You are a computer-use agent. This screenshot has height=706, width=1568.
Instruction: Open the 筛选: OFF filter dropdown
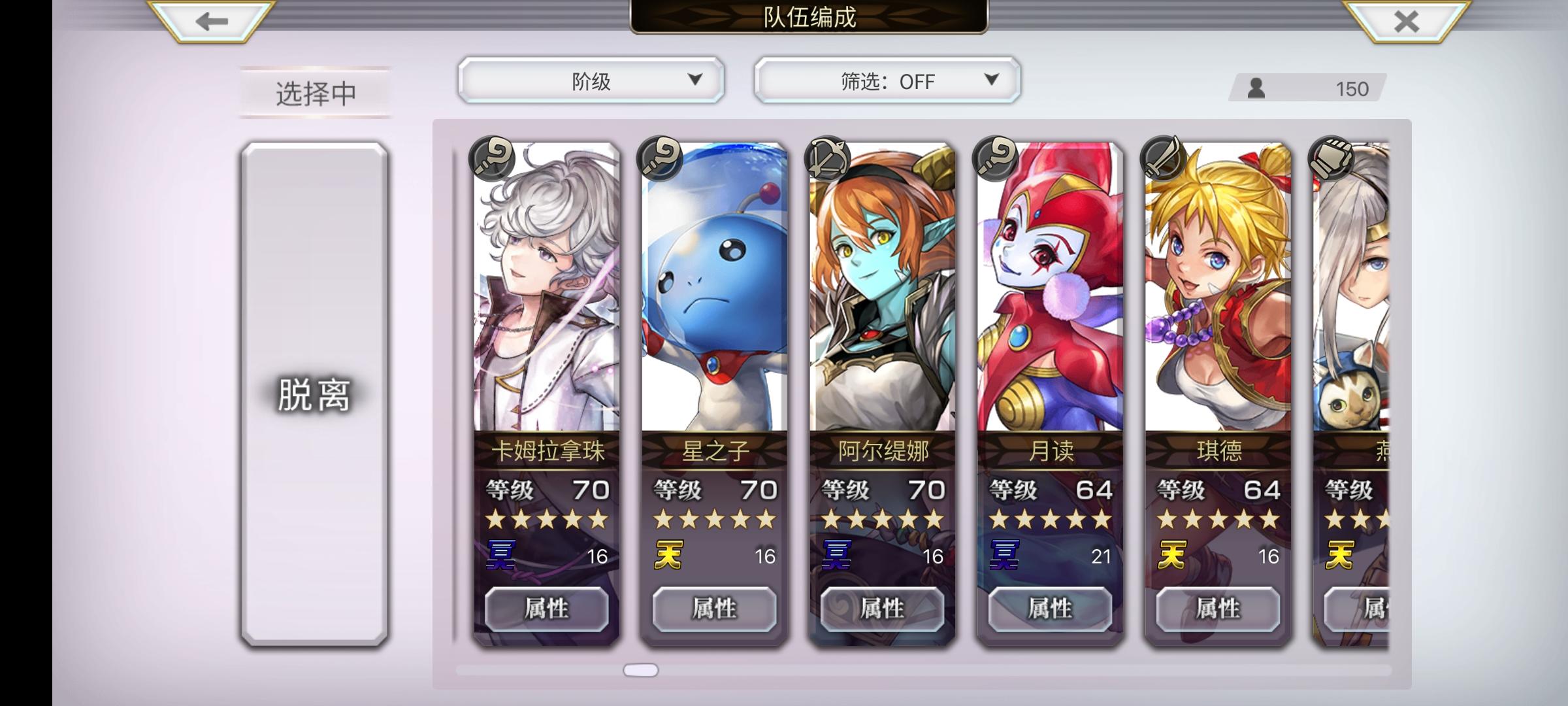point(886,80)
